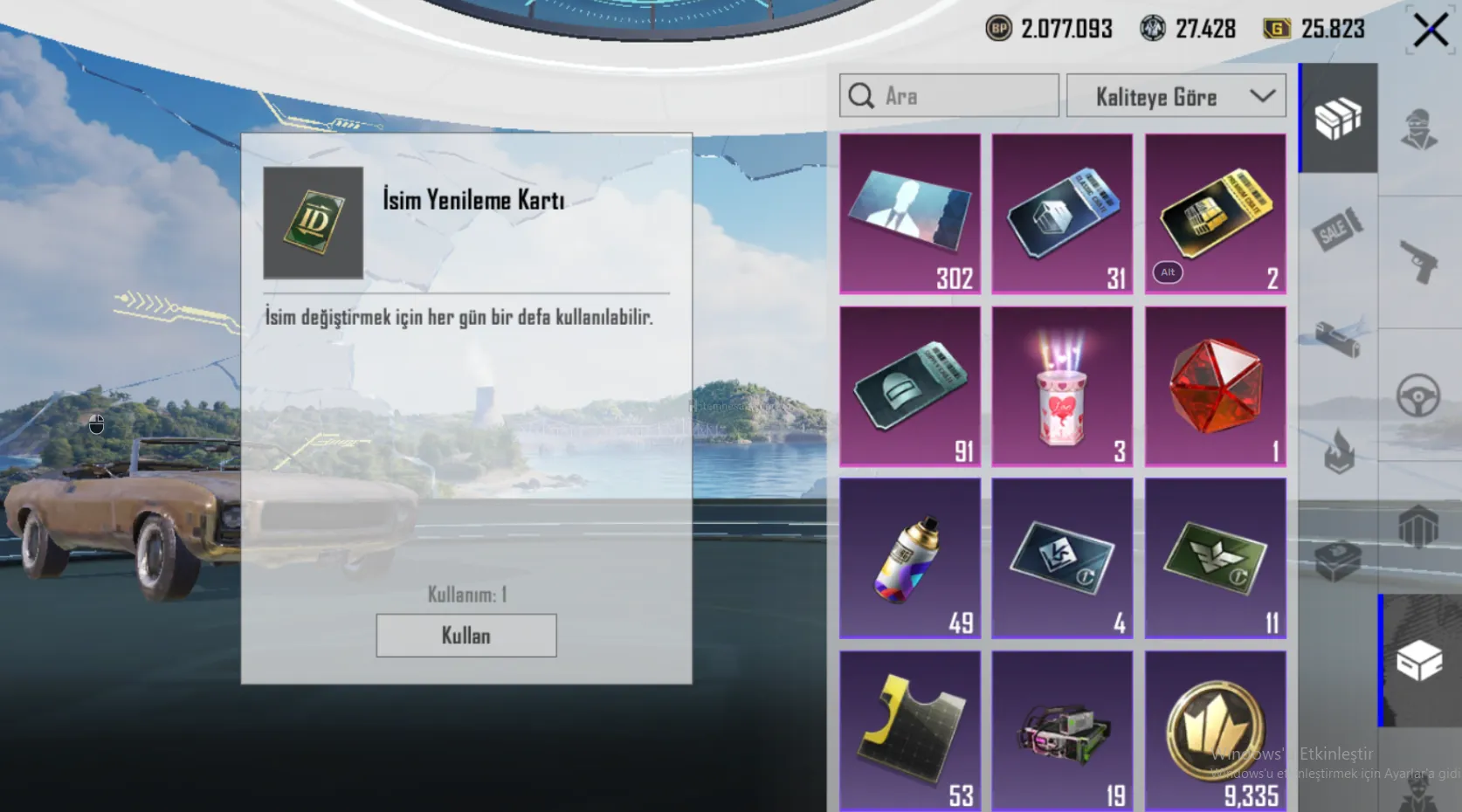
Task: Close the inventory screen
Action: (x=1430, y=31)
